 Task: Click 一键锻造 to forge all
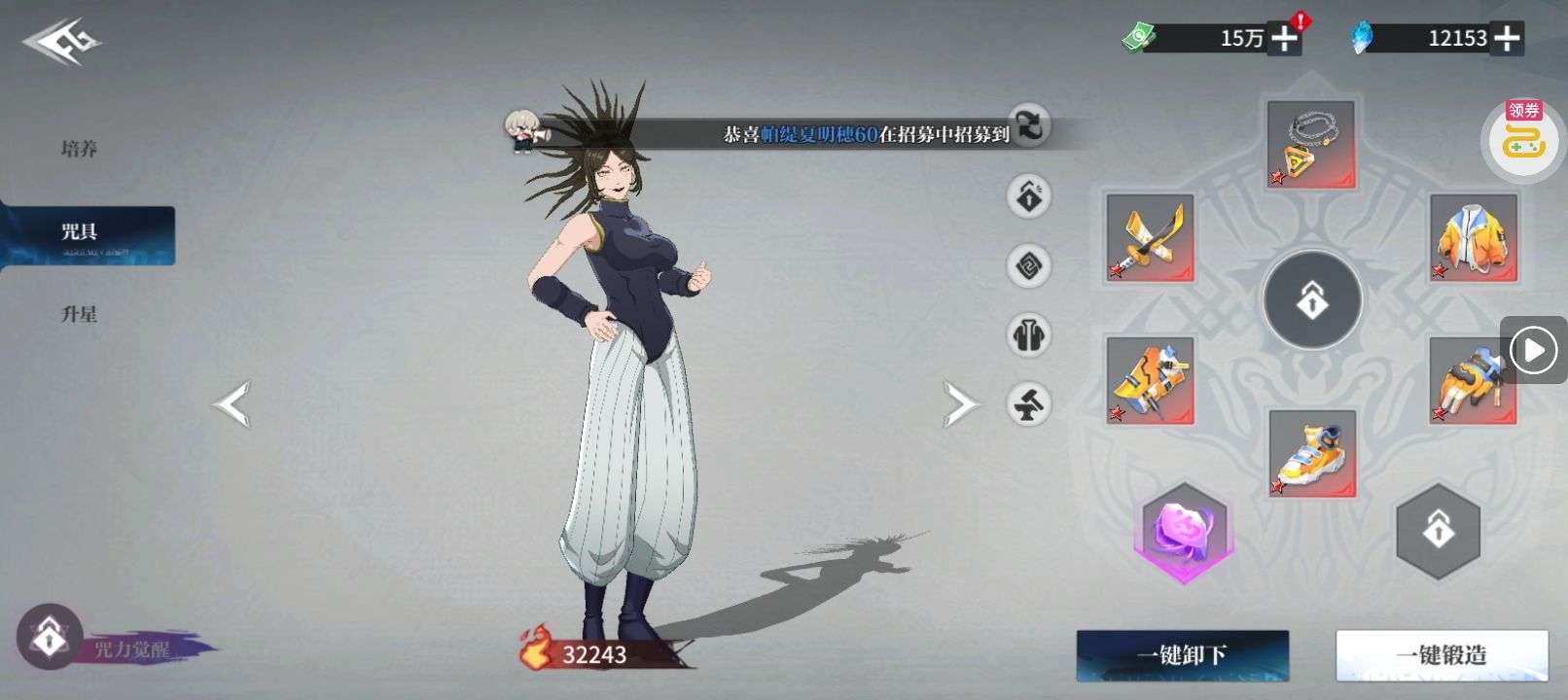coord(1441,655)
